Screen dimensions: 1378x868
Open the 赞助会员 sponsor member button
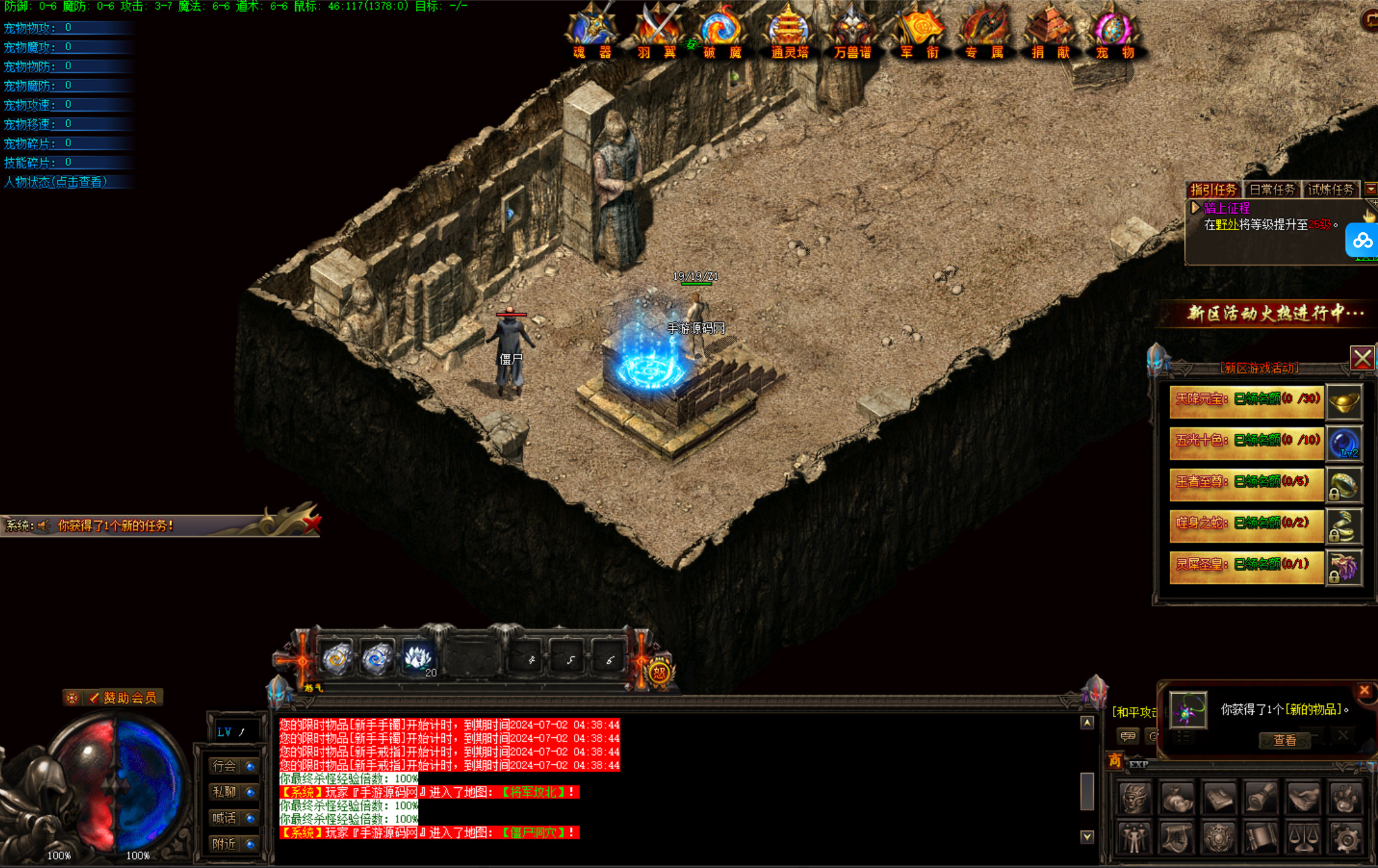122,697
